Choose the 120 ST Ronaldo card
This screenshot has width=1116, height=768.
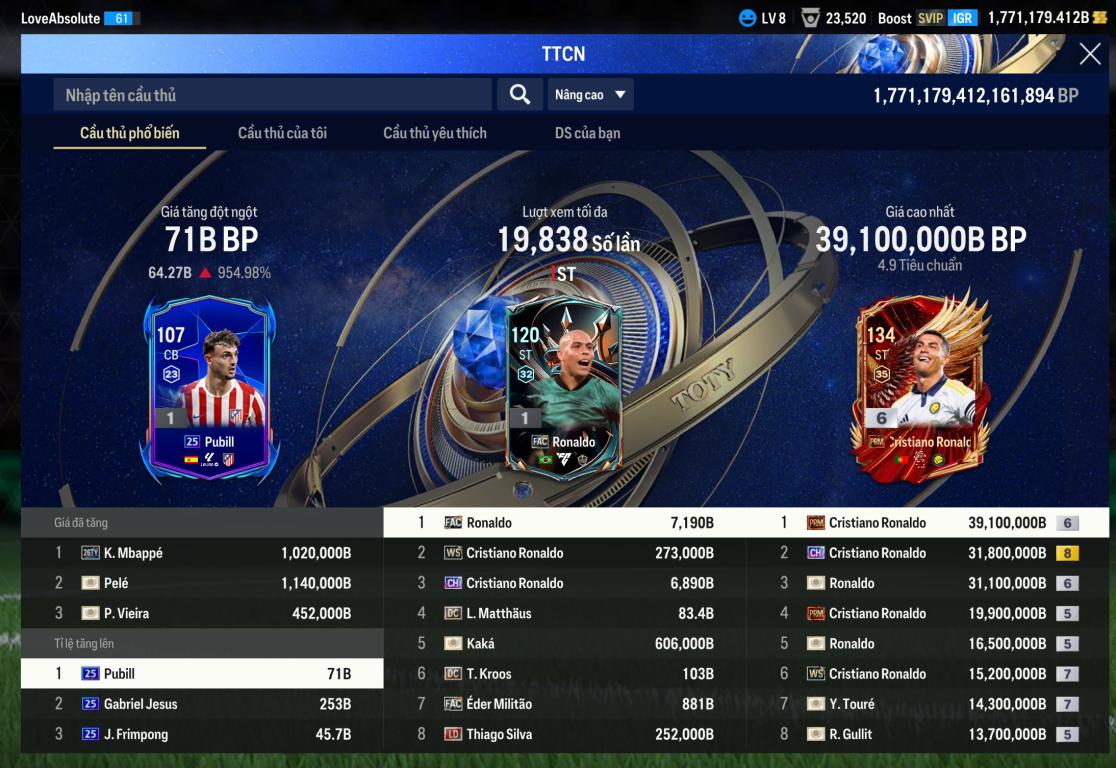tap(563, 384)
